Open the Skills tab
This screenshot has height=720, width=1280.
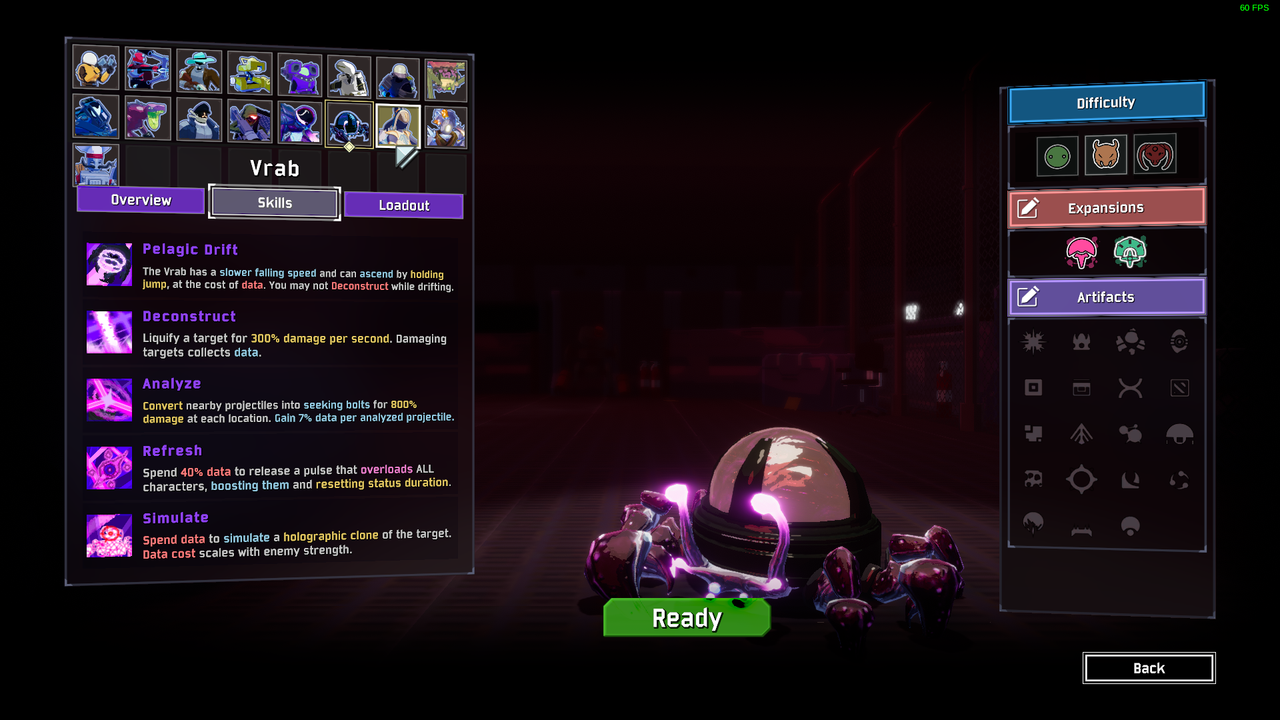[274, 203]
